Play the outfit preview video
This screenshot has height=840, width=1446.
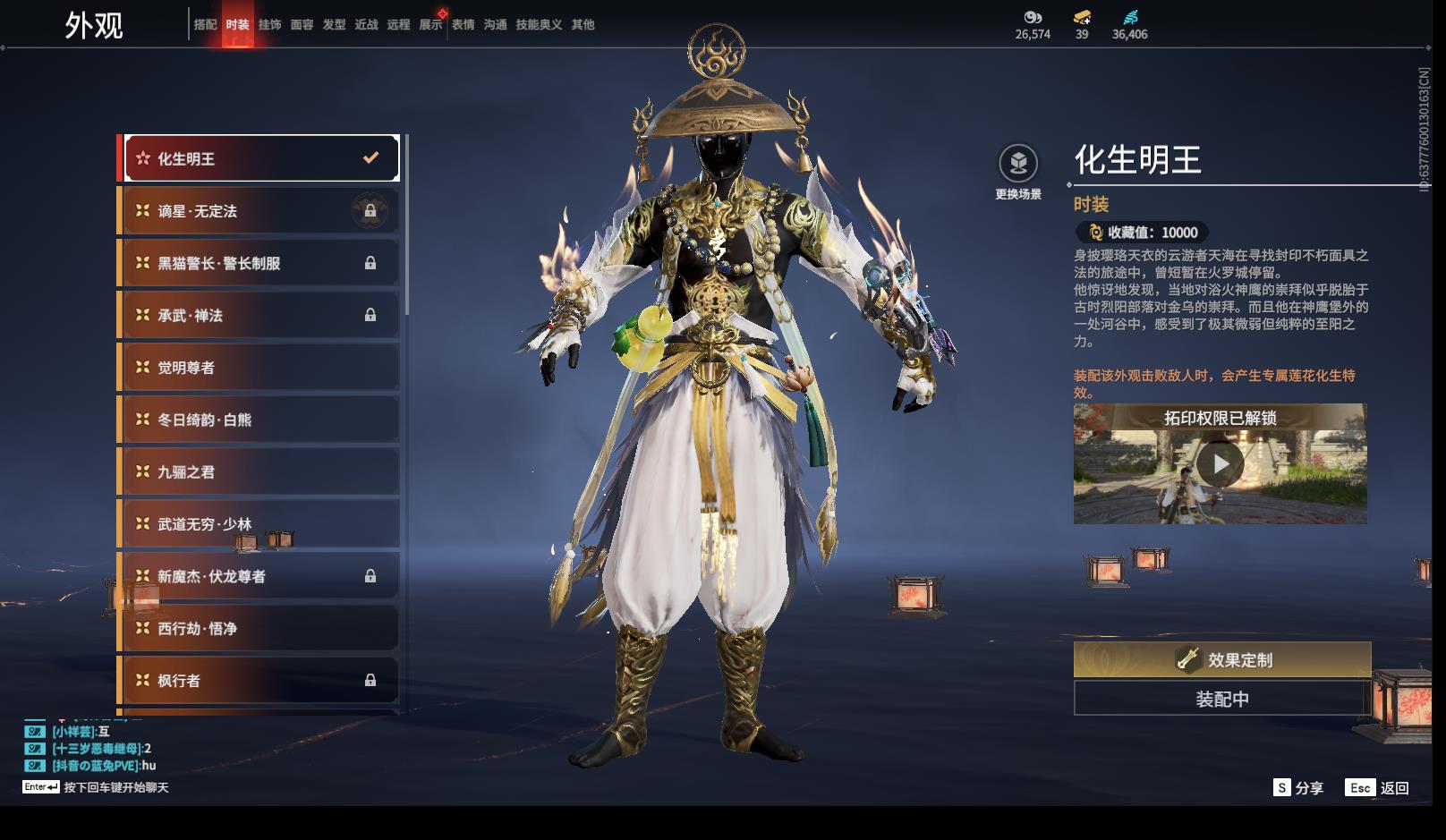(1220, 464)
